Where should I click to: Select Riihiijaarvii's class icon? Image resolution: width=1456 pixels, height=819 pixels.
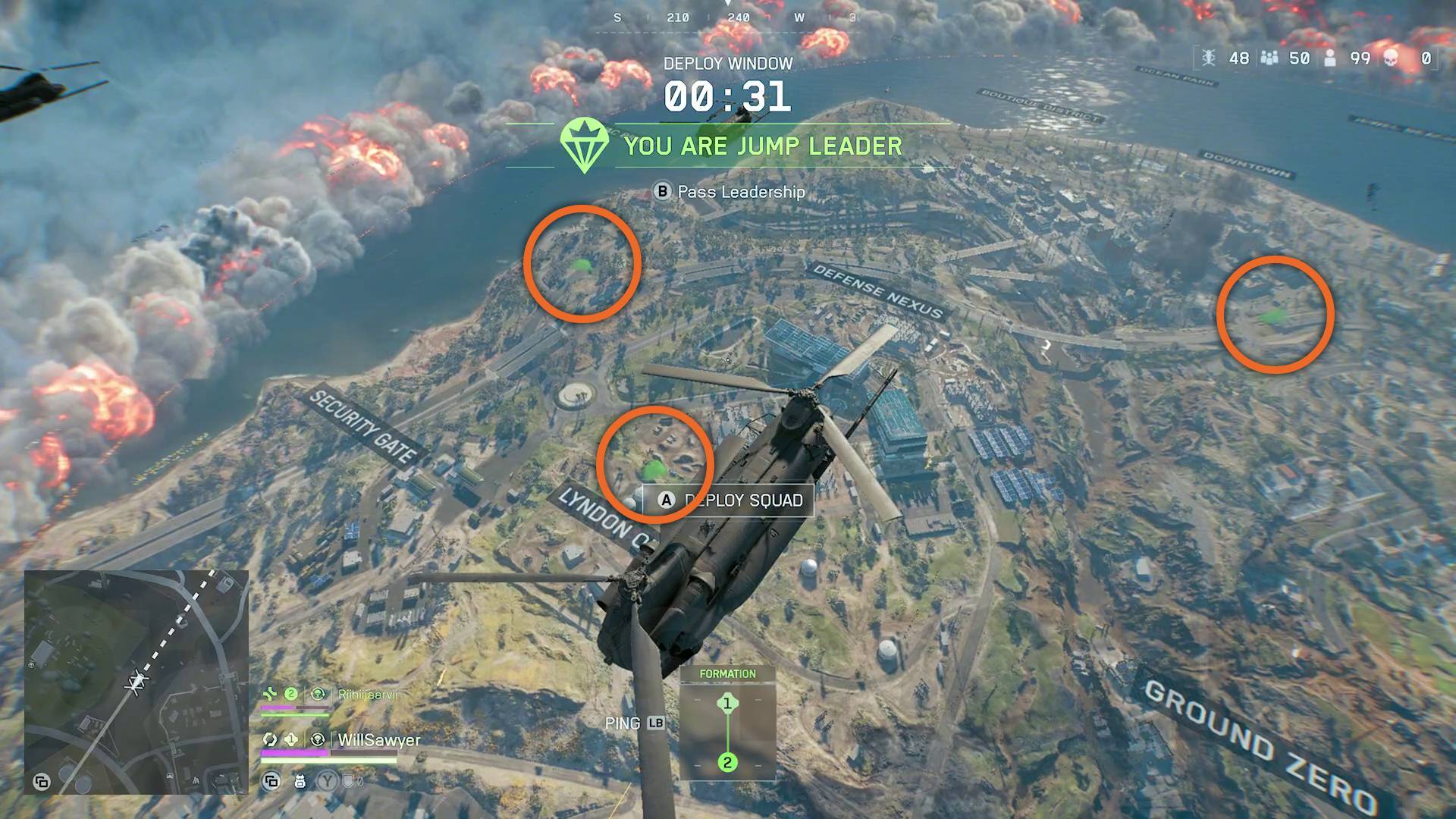271,693
